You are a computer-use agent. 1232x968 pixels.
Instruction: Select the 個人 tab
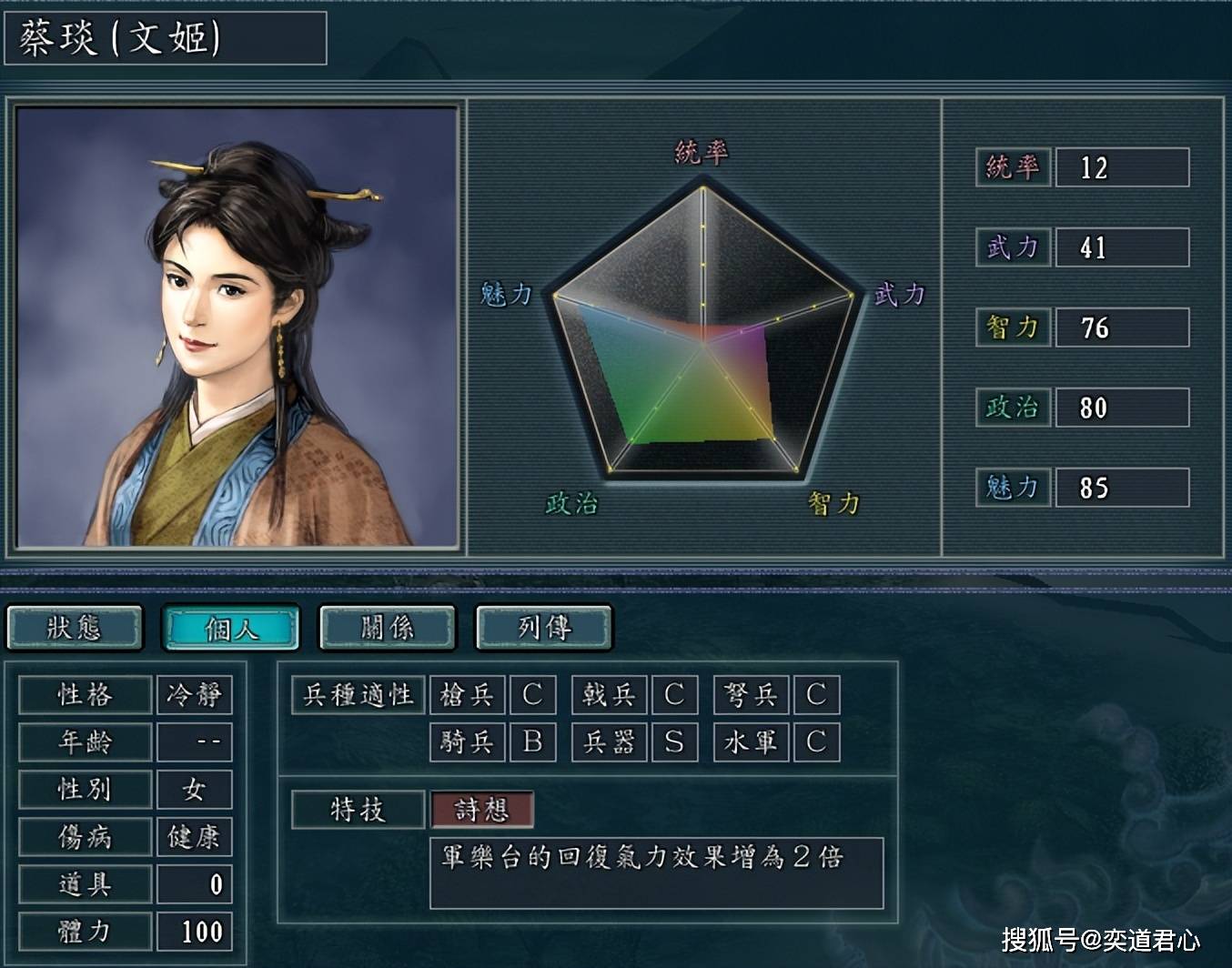point(231,628)
